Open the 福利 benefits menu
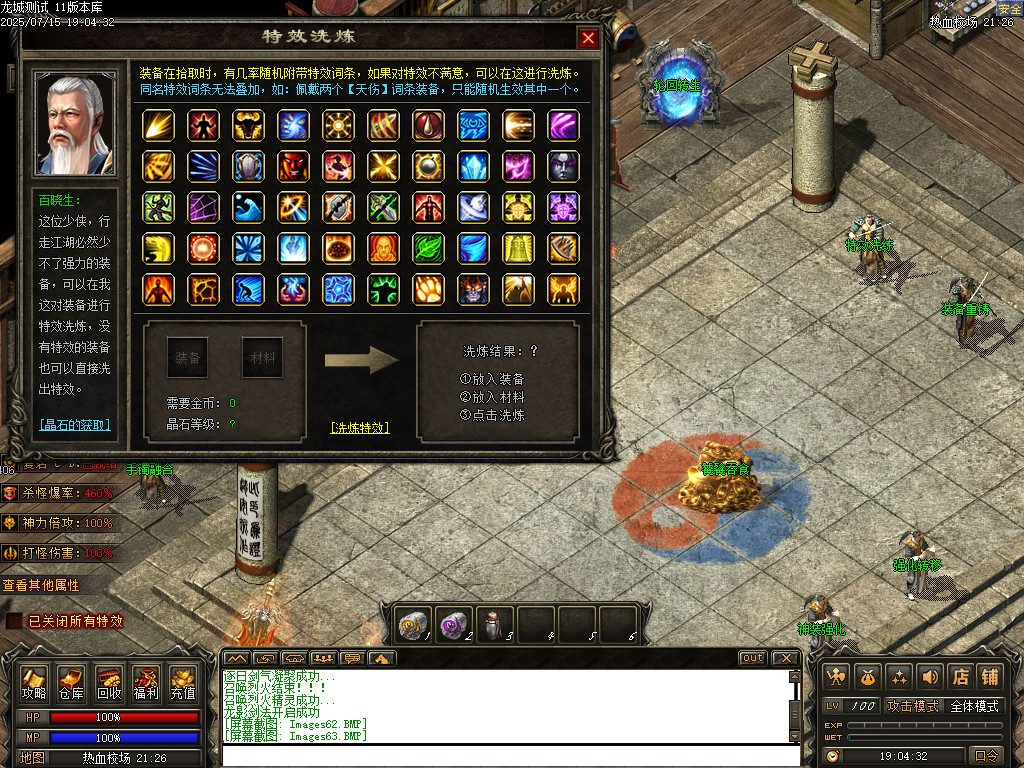Viewport: 1024px width, 768px height. pos(146,682)
